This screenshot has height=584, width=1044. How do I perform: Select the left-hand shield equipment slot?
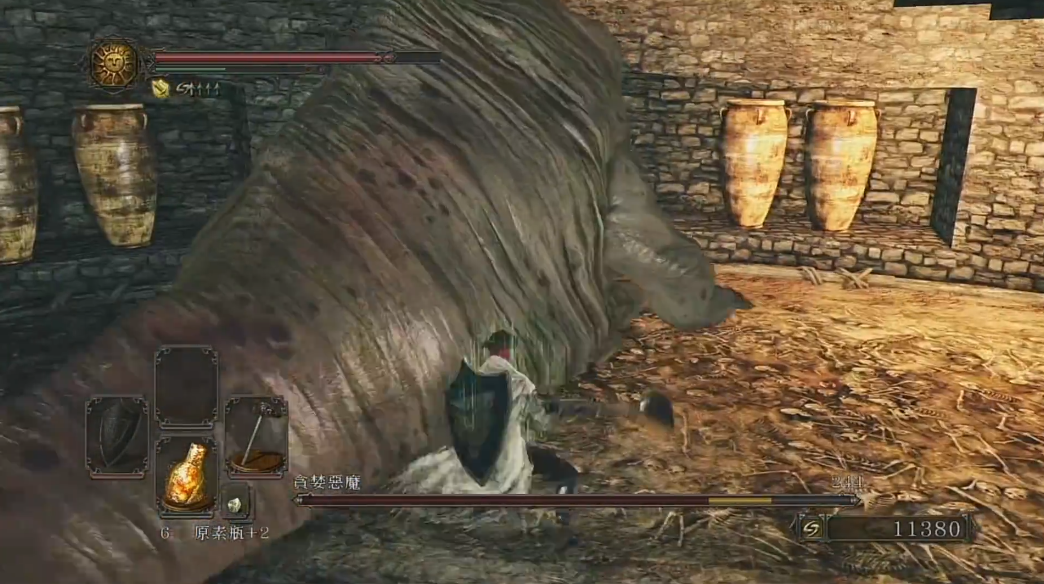click(117, 436)
